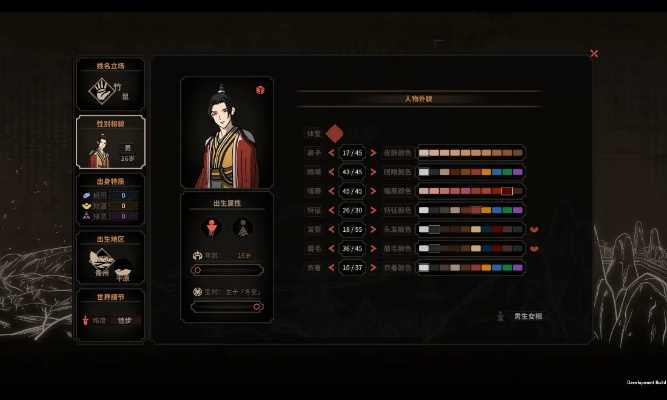Pick the purple swatch for eye color
This screenshot has width=667, height=400.
click(517, 172)
